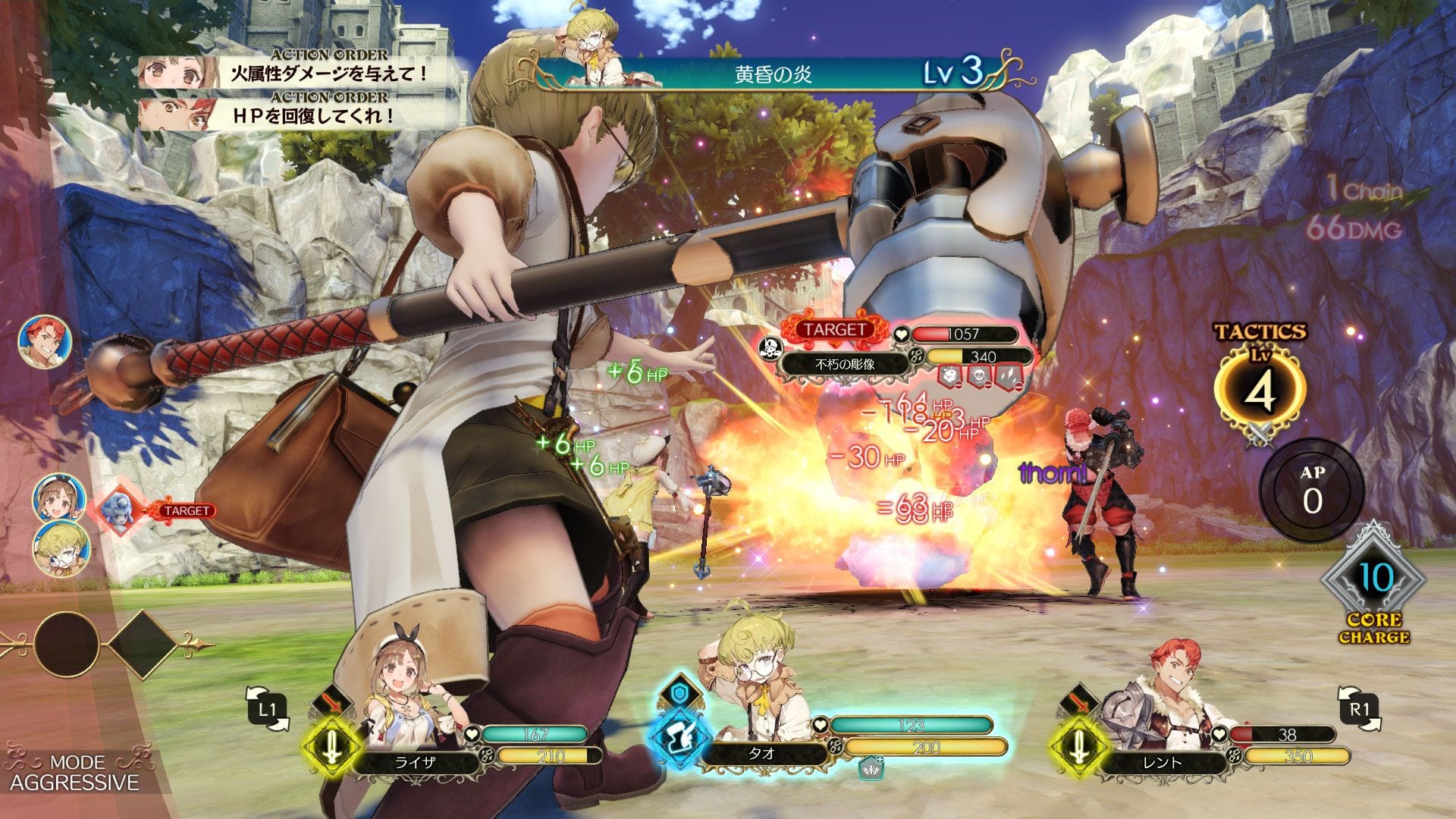Click Lent's turn-order portrait on timeline
1456x819 pixels.
click(x=45, y=341)
